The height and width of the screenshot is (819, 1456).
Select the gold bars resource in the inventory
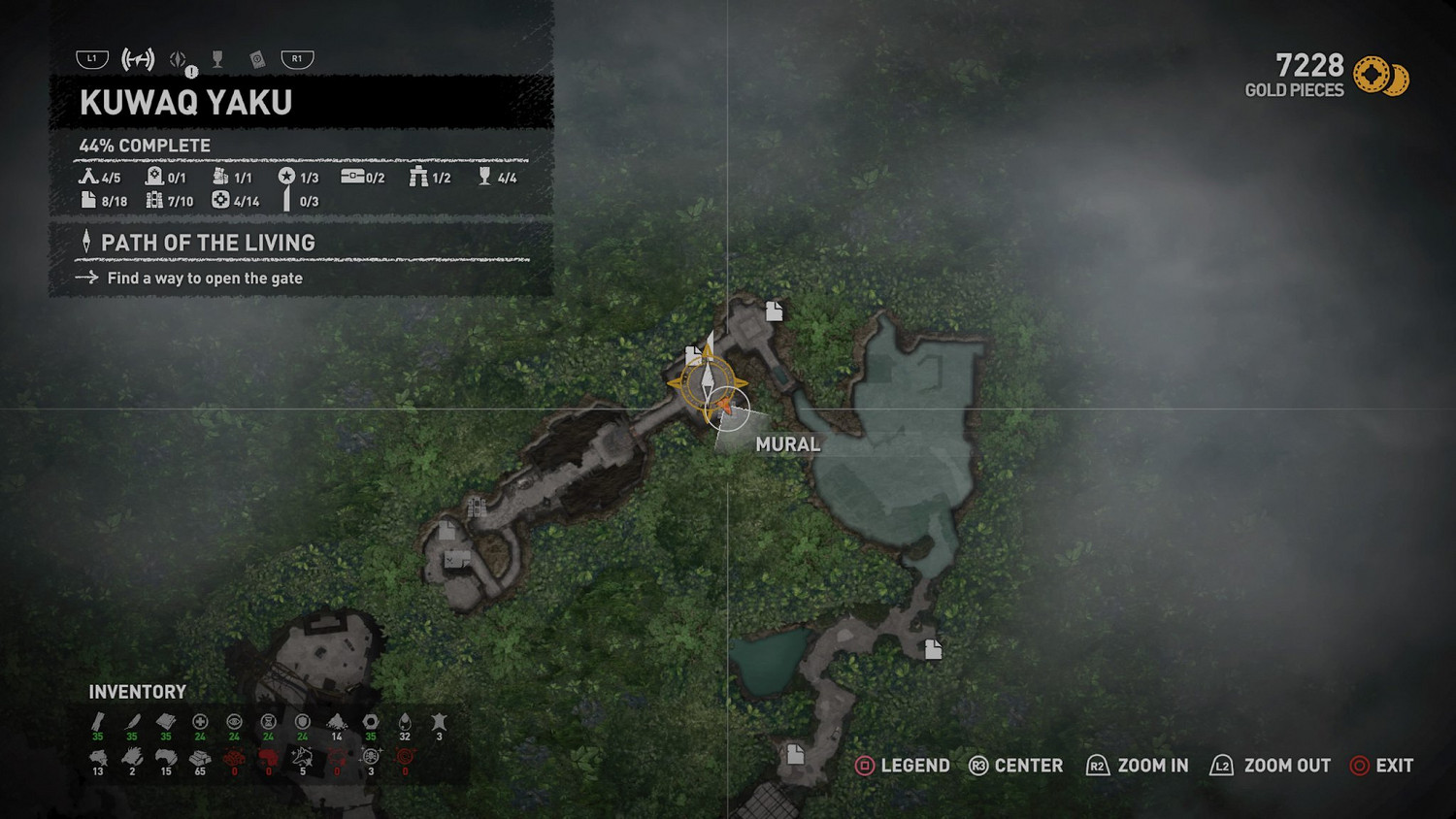click(x=200, y=758)
